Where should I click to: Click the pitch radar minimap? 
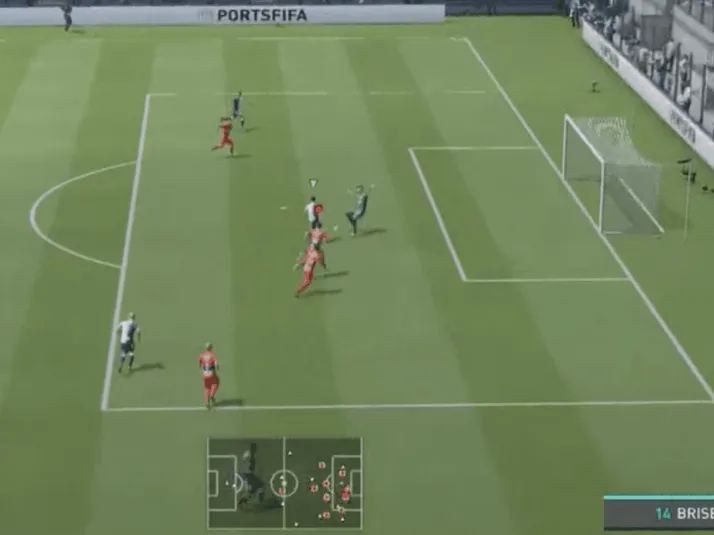click(x=284, y=483)
